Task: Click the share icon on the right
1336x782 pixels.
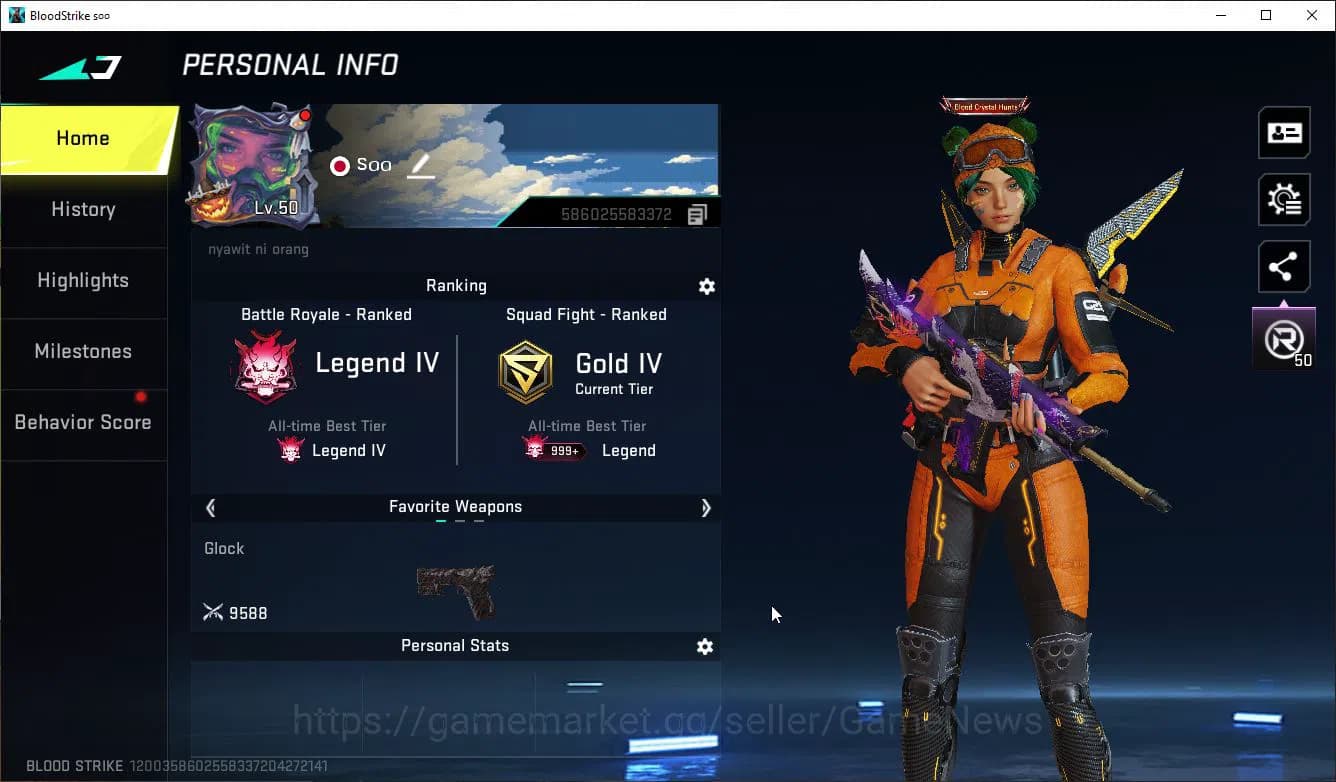Action: (1283, 266)
